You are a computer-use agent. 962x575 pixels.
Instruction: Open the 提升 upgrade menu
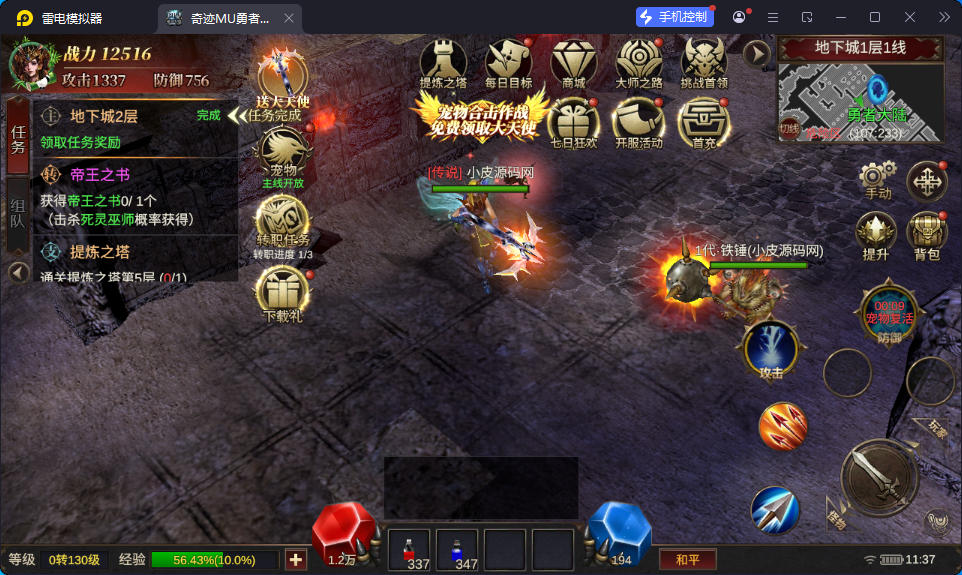[x=875, y=235]
